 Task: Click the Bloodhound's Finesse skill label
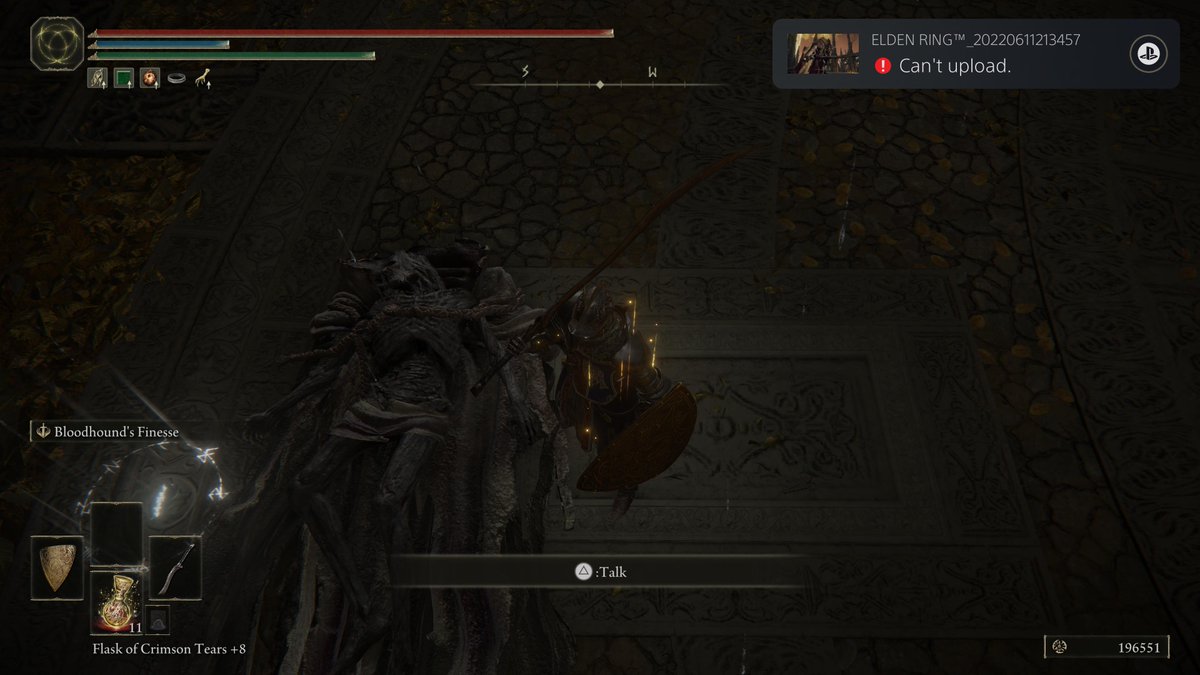[x=112, y=432]
